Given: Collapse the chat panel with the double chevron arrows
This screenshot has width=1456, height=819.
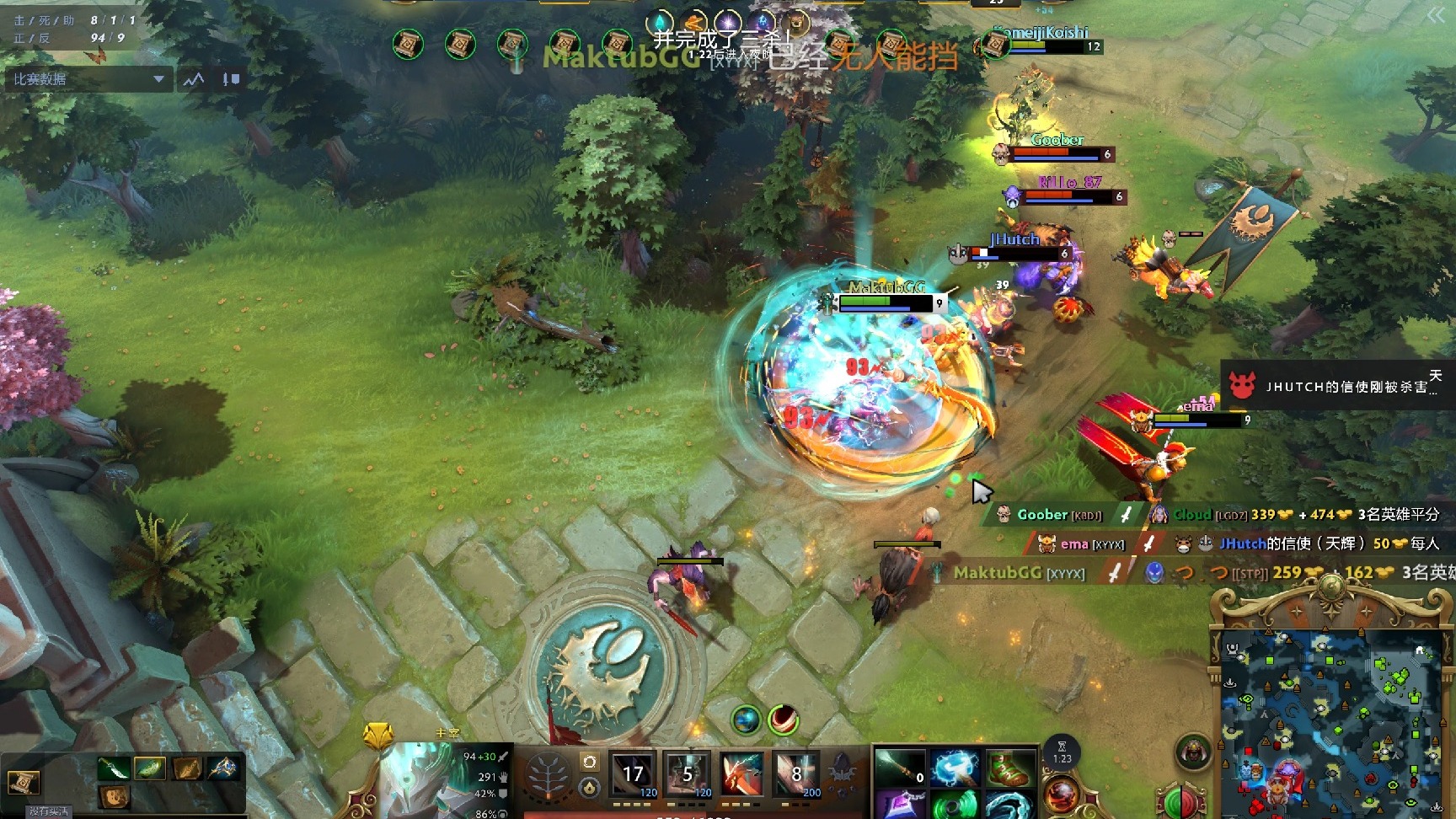Looking at the screenshot, I should [x=1436, y=14].
